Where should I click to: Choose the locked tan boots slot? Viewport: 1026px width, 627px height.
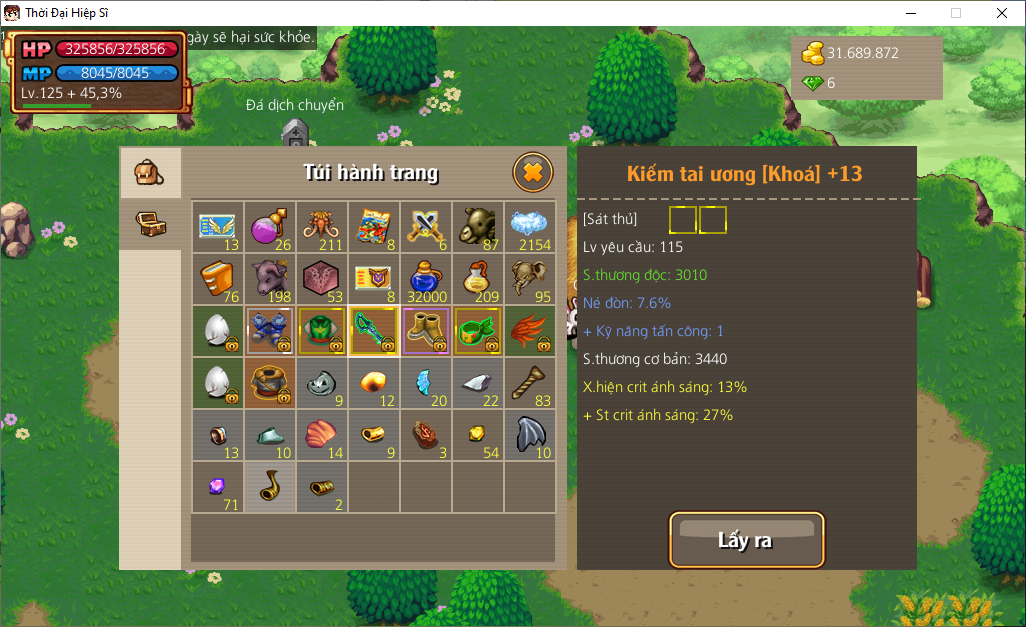click(426, 331)
